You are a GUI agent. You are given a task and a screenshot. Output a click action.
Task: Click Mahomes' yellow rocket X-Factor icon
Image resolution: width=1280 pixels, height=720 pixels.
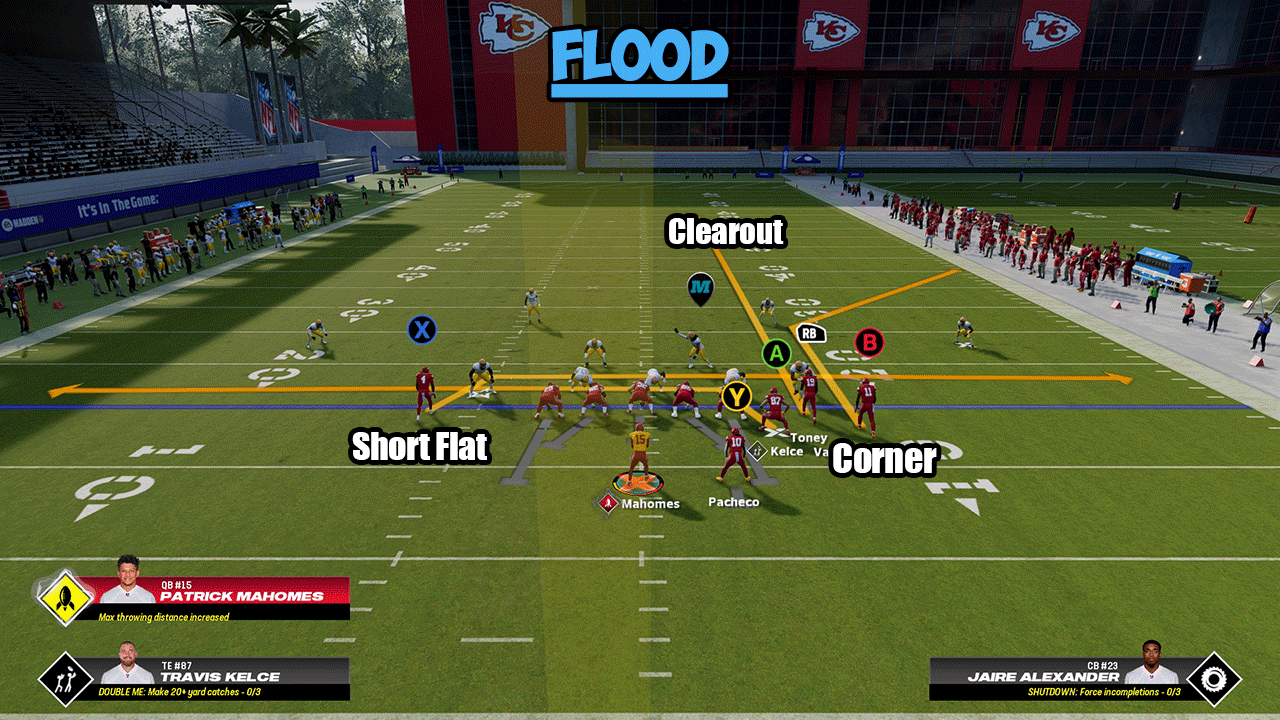coord(65,598)
